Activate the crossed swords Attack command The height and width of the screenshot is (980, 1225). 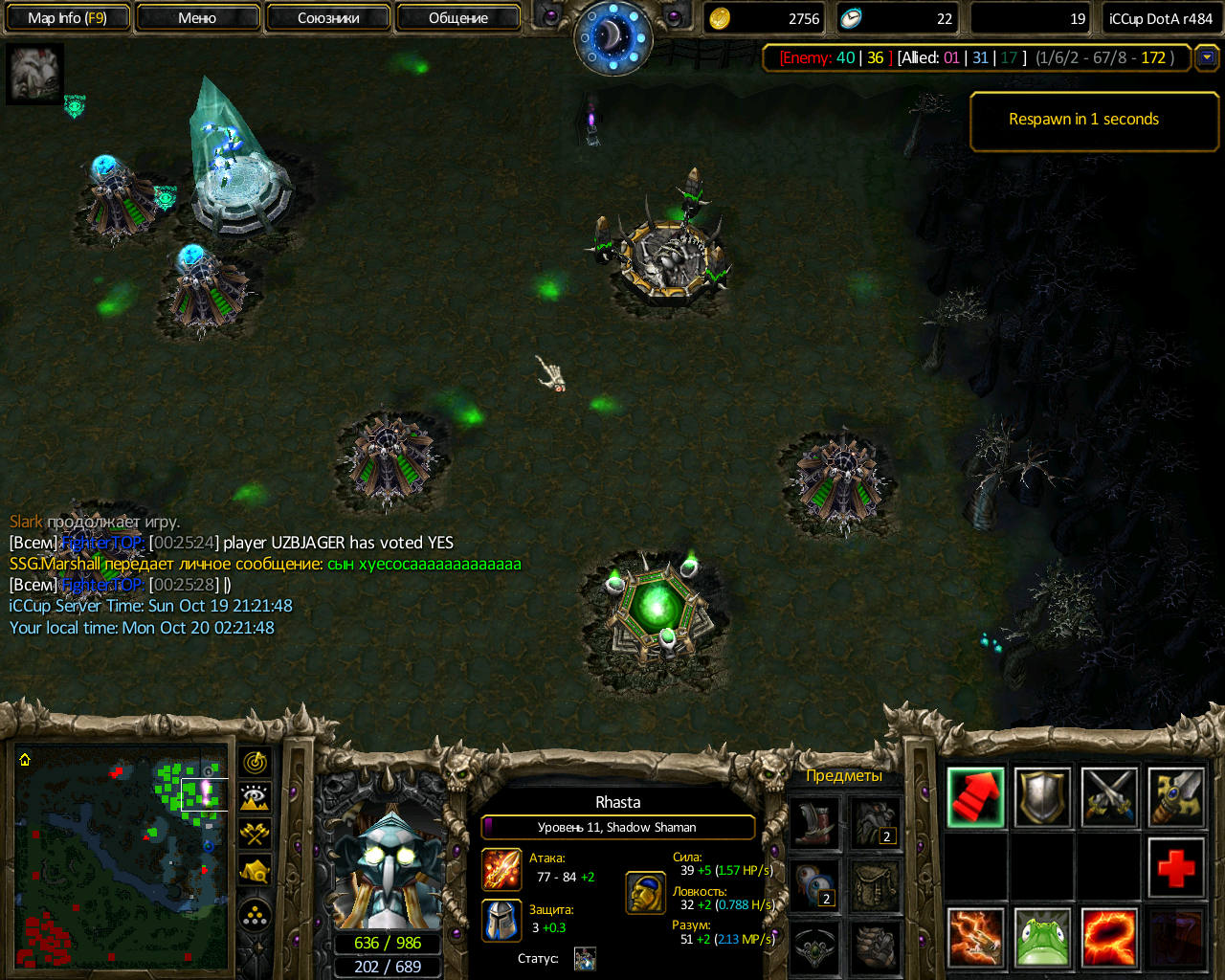[x=1109, y=797]
